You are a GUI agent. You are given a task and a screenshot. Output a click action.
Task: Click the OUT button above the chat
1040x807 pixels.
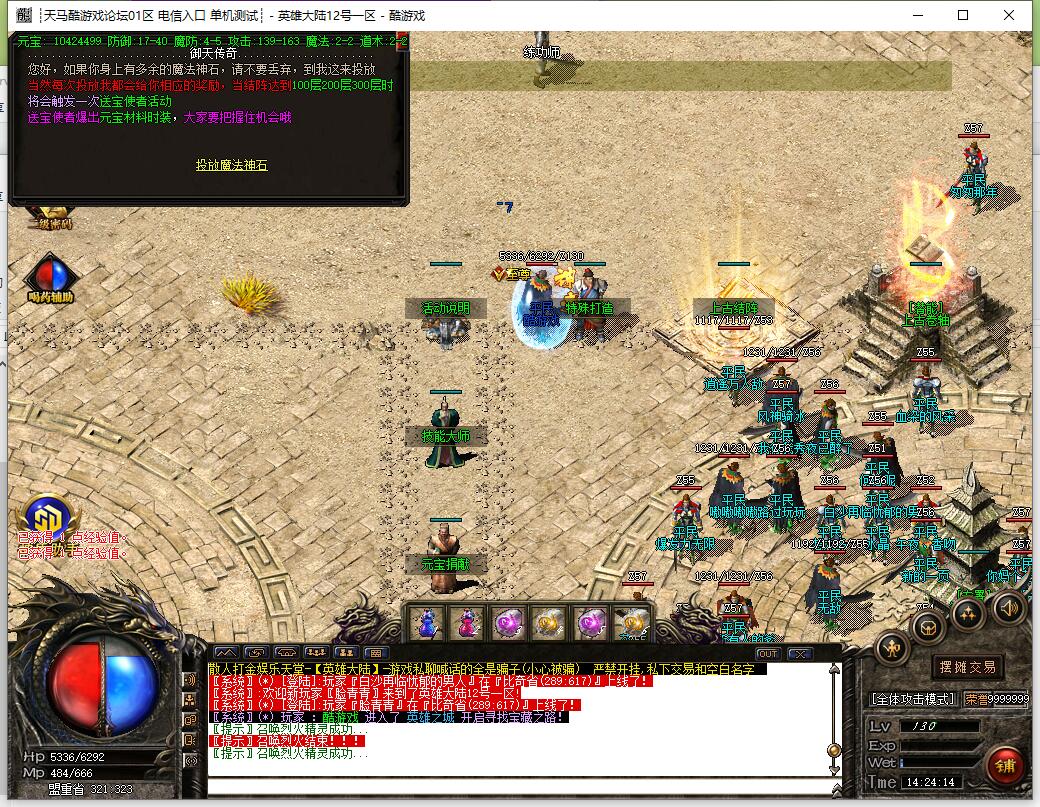point(767,653)
